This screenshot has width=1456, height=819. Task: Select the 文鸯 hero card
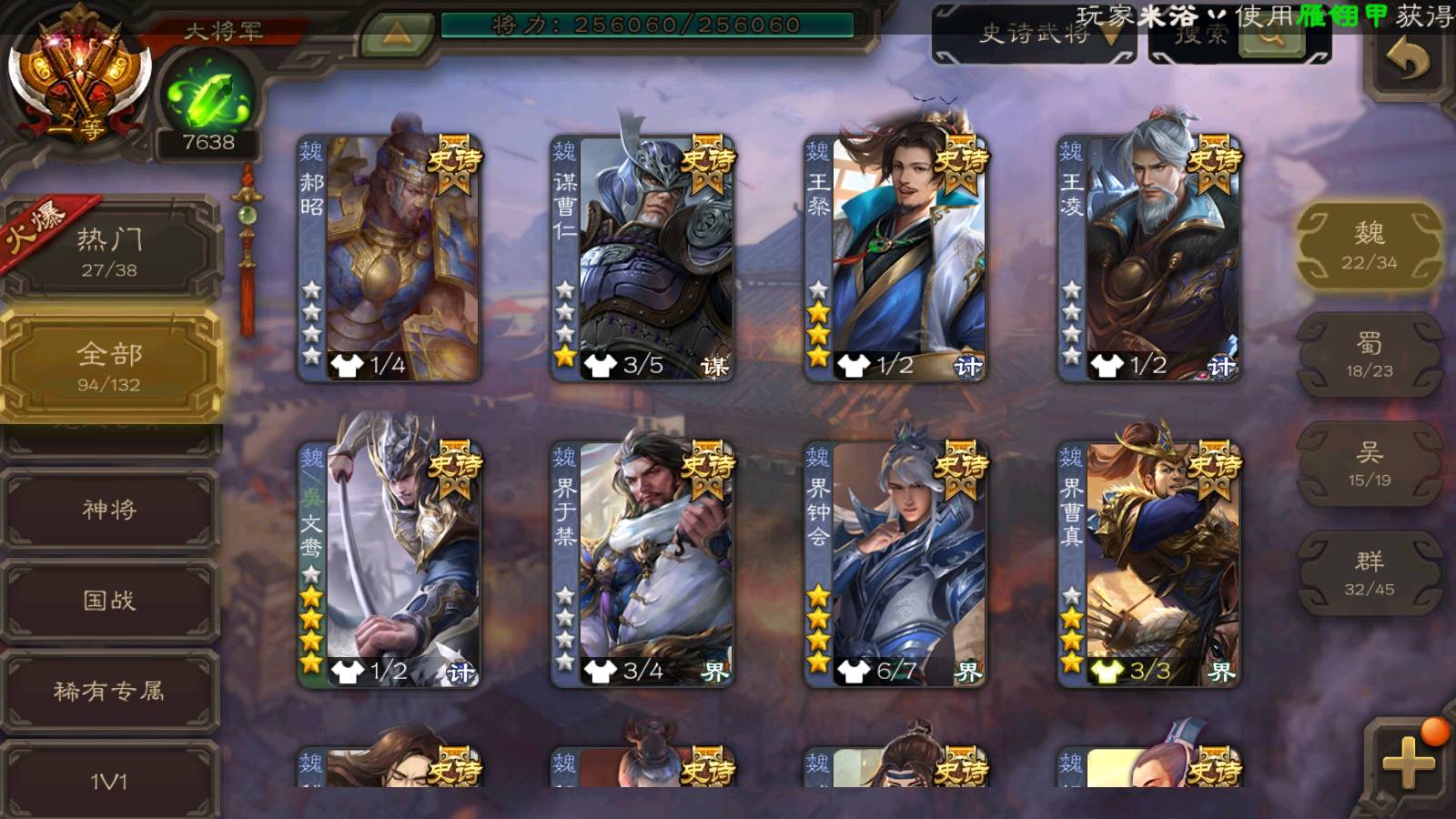click(x=389, y=564)
